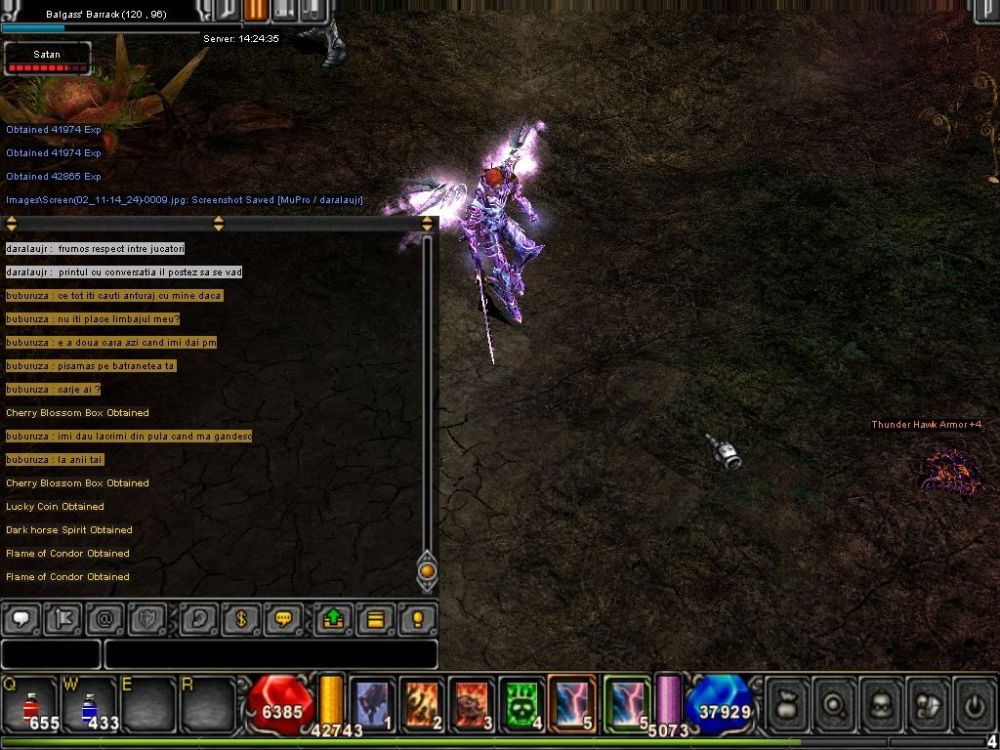Toggle the dollar sign chat filter
Viewport: 1000px width, 750px height.
click(x=241, y=619)
